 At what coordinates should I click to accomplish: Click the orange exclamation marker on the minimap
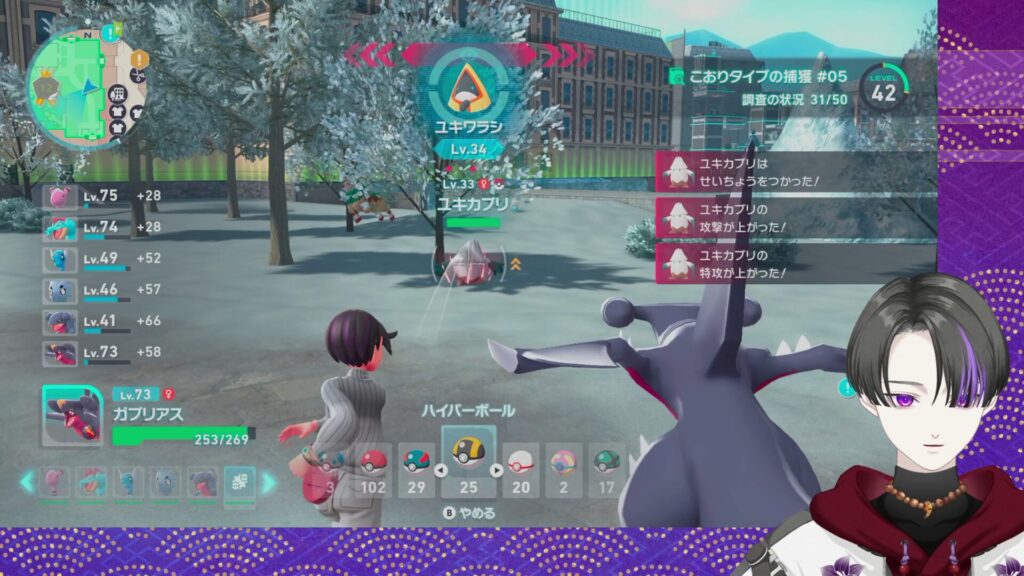click(x=138, y=60)
